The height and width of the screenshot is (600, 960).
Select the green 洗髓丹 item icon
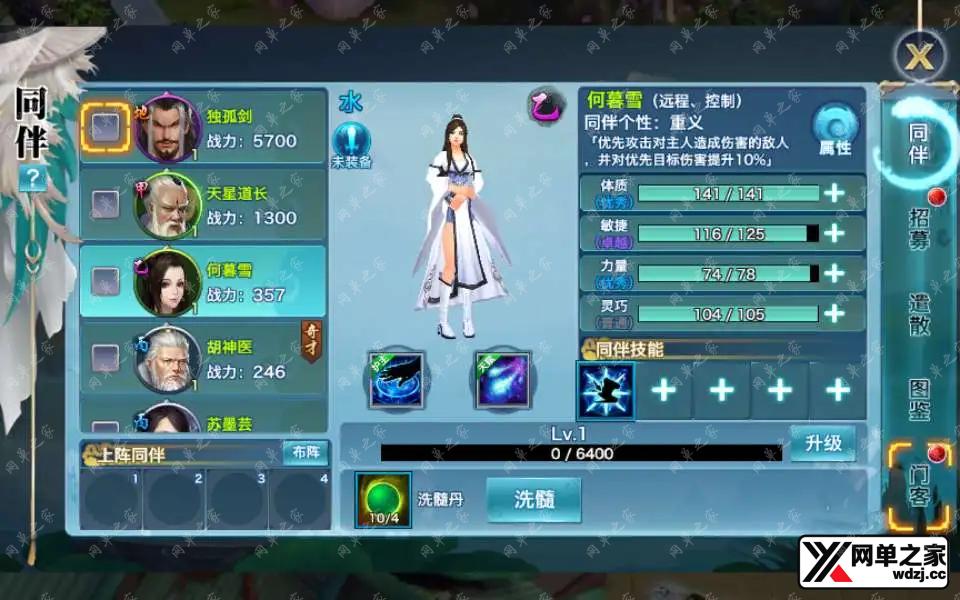[x=383, y=499]
